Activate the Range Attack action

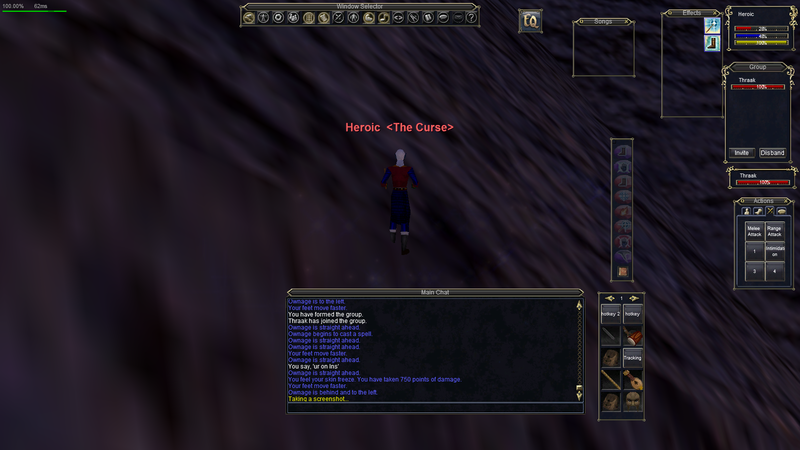776,230
